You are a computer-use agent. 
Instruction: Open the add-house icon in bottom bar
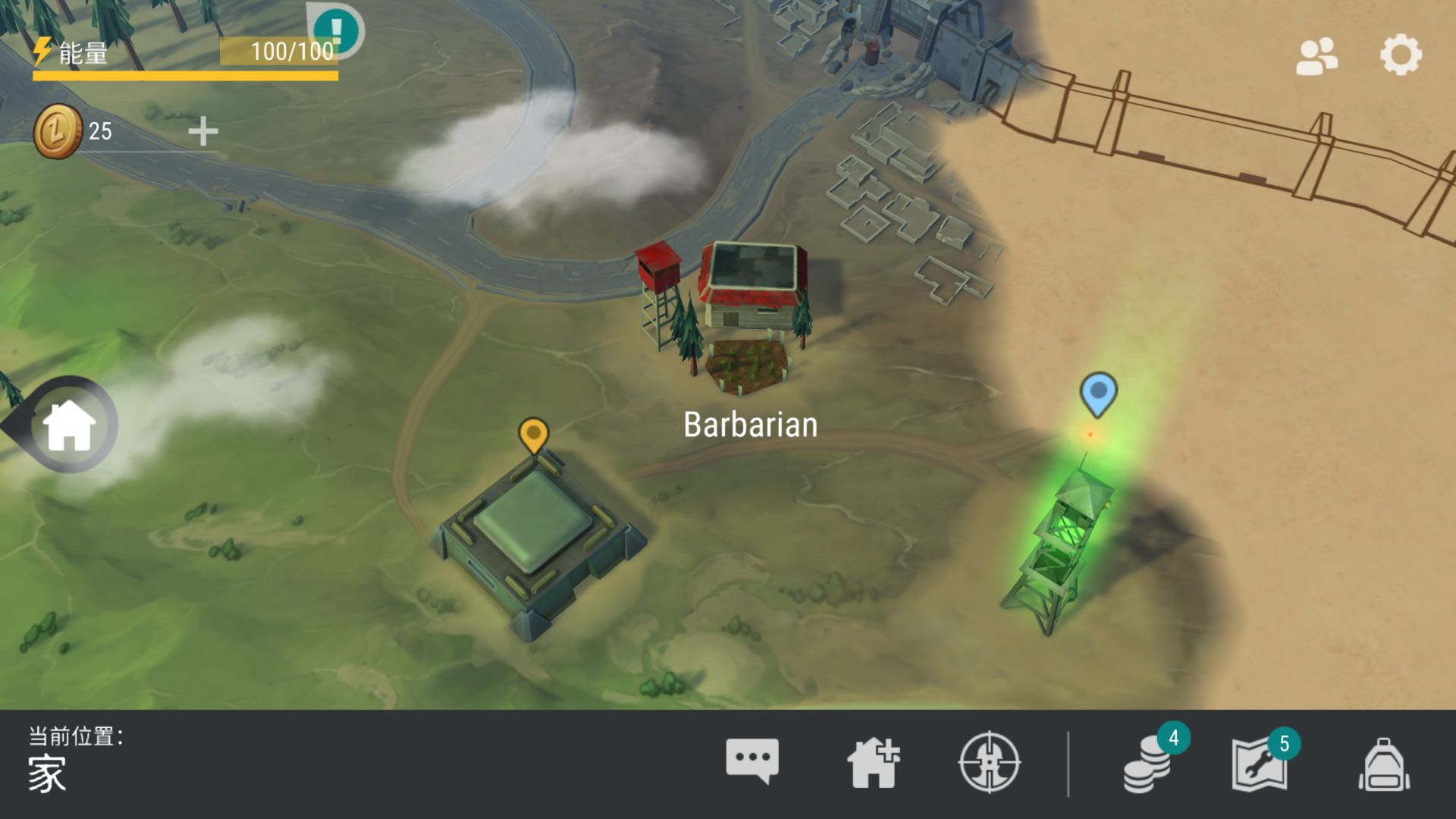pyautogui.click(x=873, y=762)
